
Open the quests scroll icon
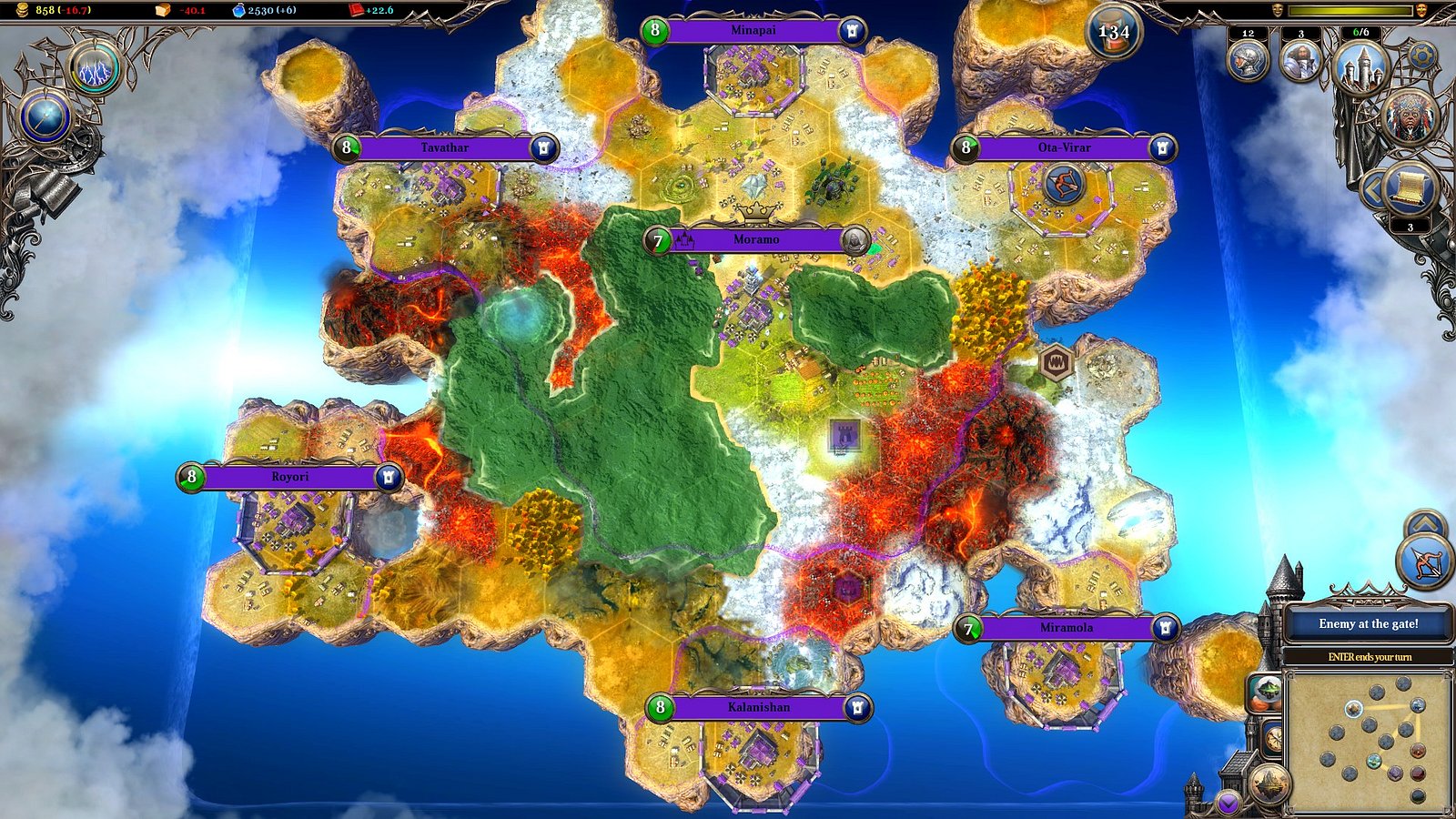pyautogui.click(x=1410, y=188)
